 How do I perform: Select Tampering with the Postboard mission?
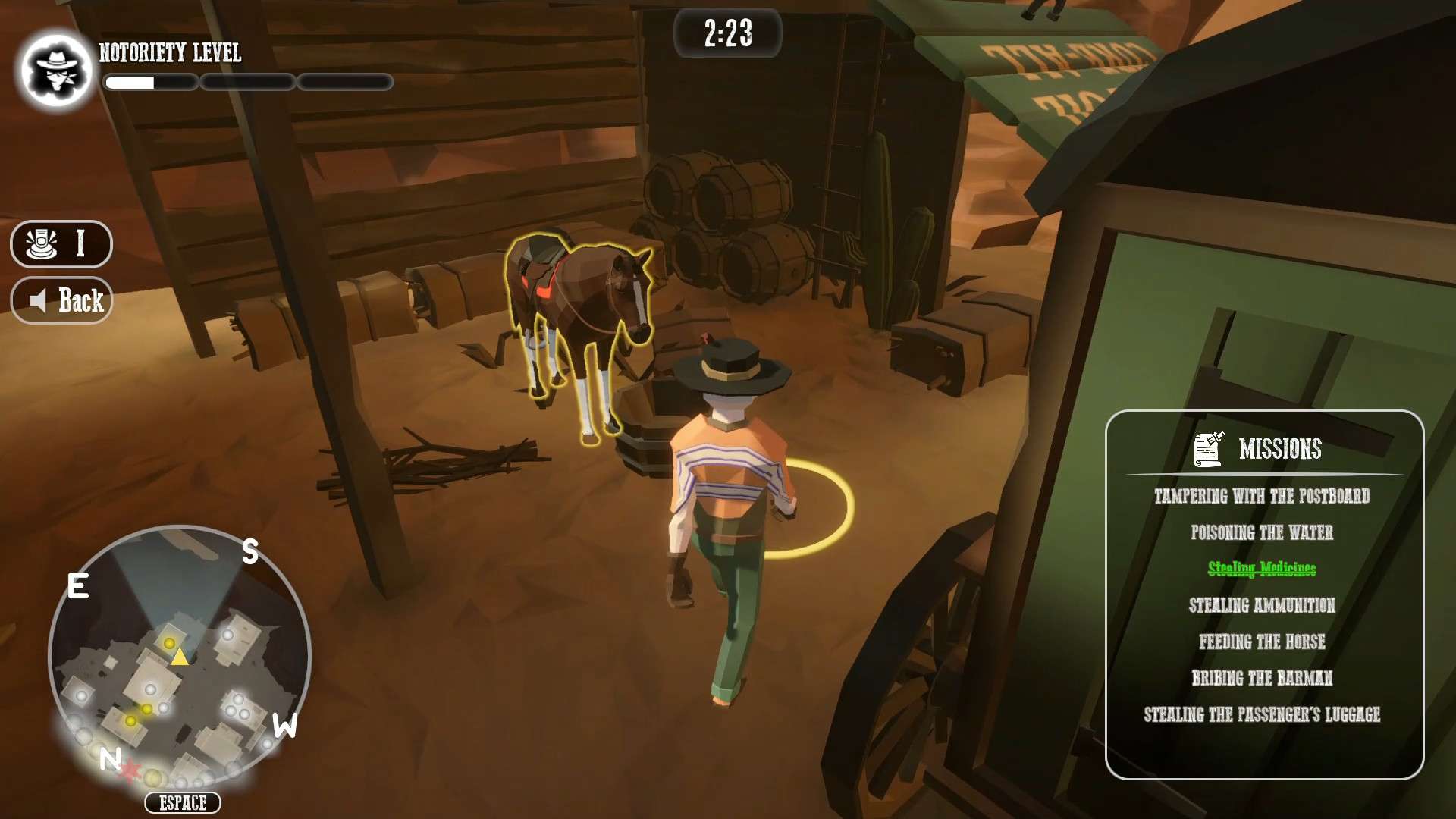click(x=1262, y=497)
